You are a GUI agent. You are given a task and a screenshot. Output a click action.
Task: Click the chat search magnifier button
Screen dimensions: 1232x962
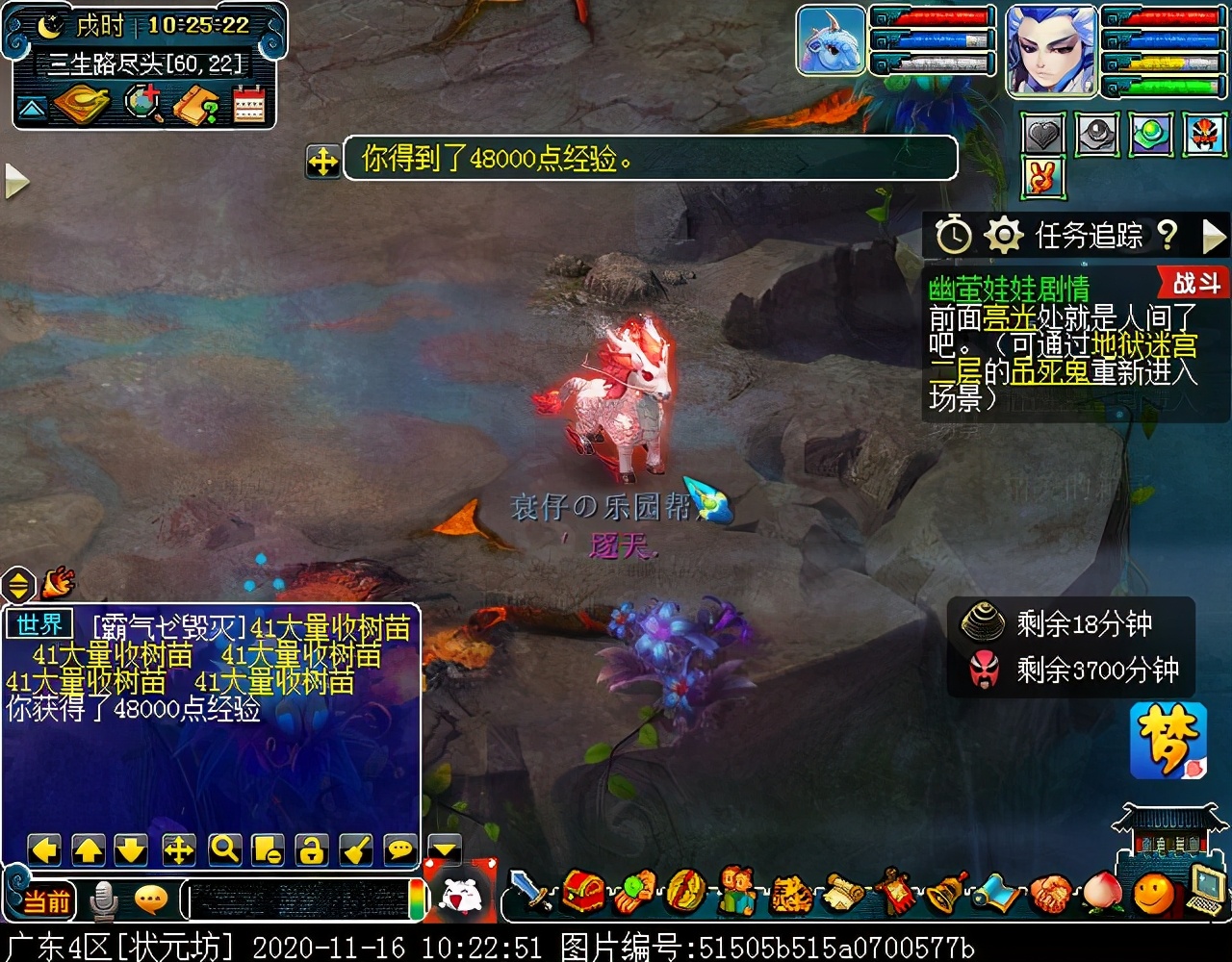click(x=224, y=849)
